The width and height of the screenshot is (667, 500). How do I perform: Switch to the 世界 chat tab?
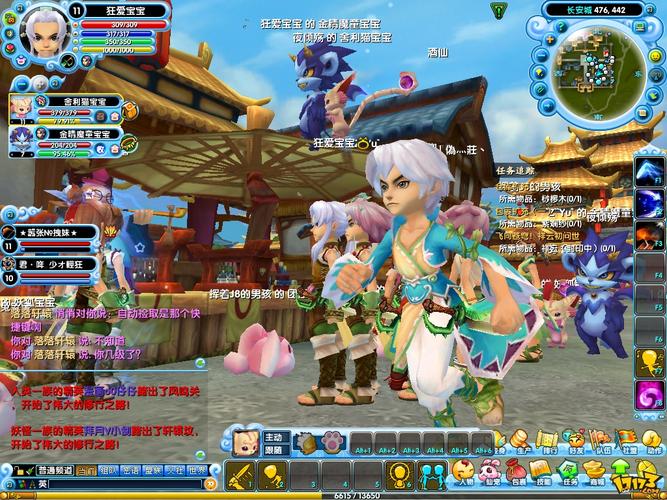[200, 469]
